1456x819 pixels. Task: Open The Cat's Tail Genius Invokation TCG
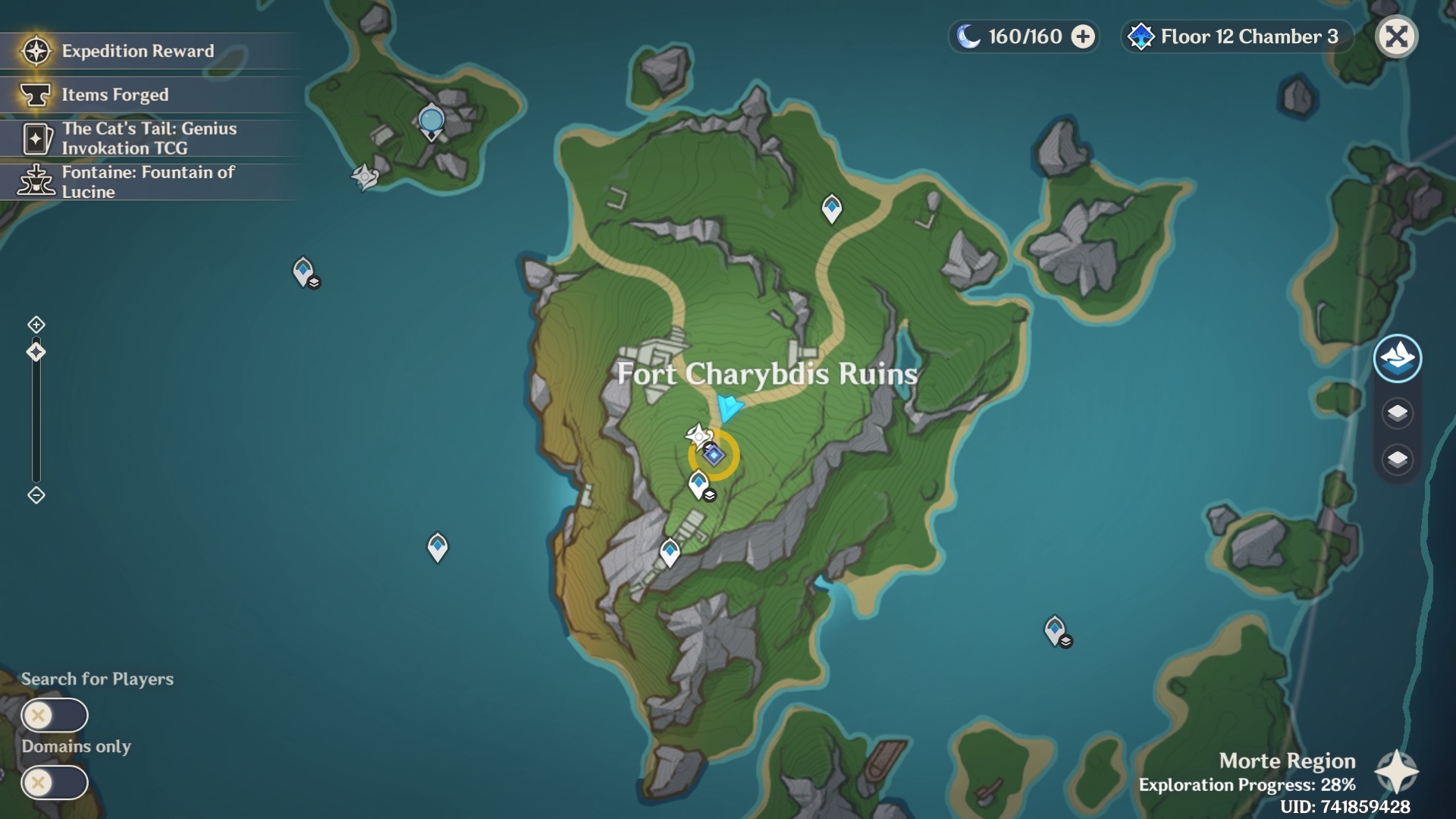[148, 138]
